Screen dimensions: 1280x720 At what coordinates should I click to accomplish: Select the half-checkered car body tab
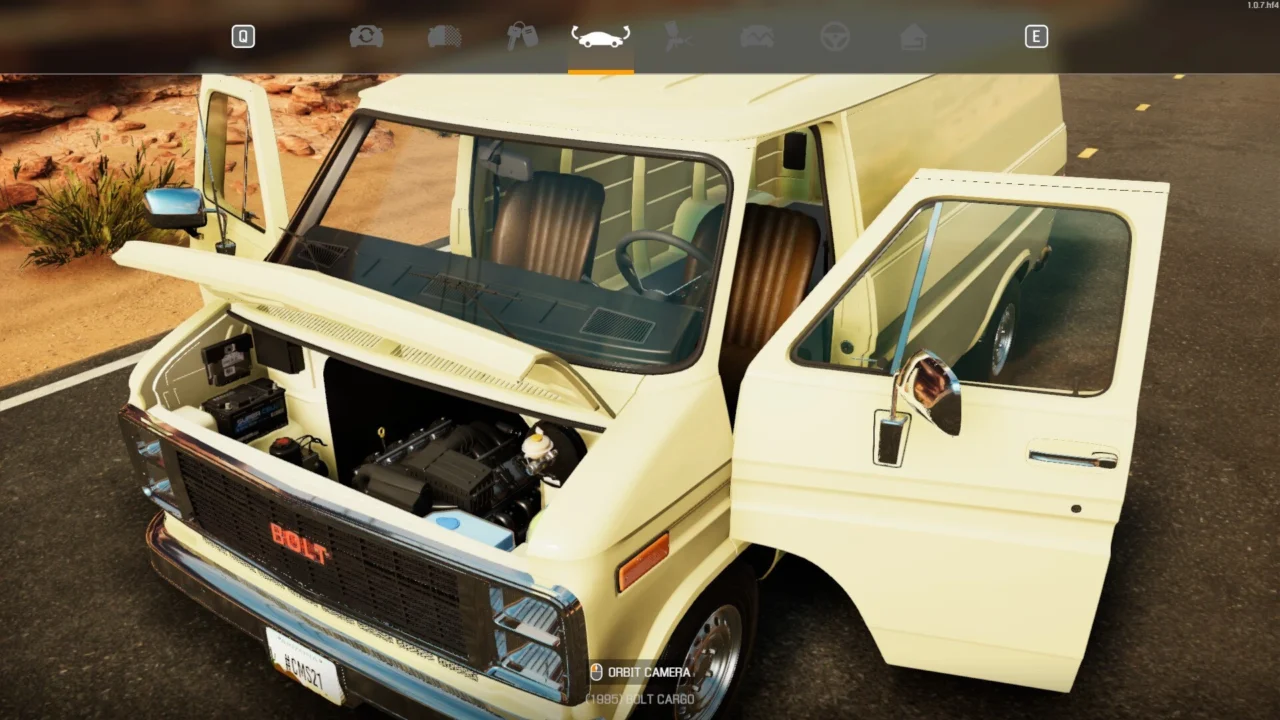point(444,37)
